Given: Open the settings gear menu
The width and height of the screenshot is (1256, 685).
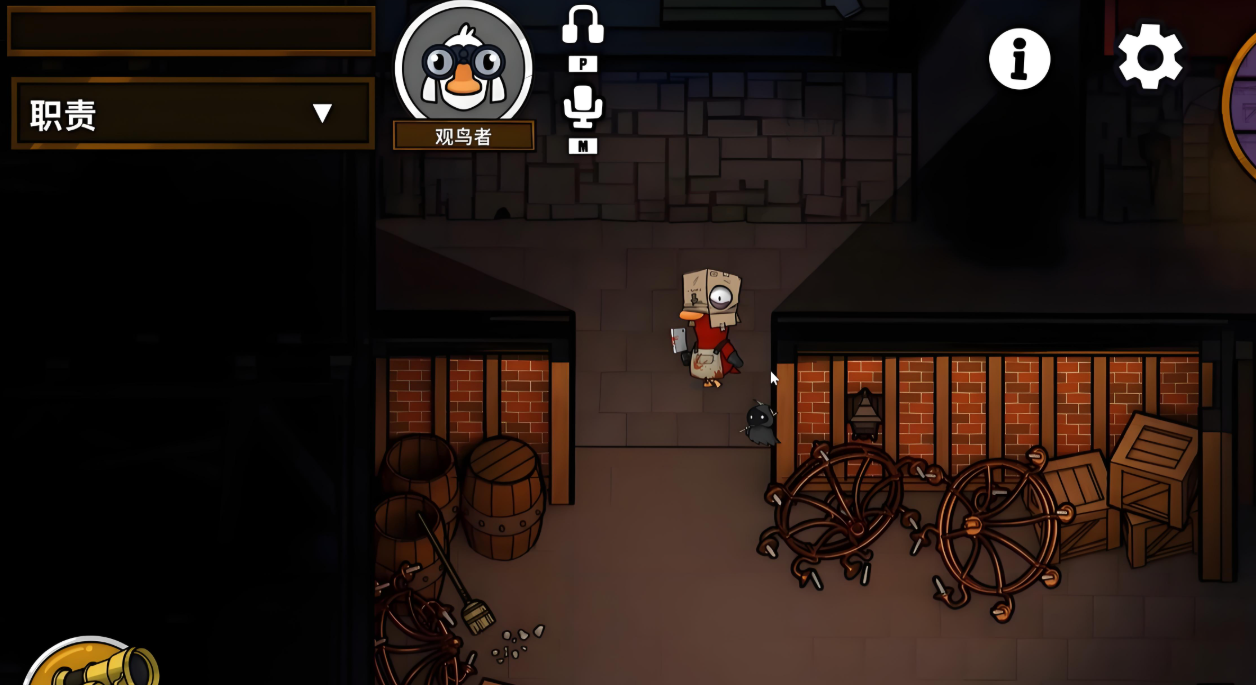Looking at the screenshot, I should [1149, 57].
